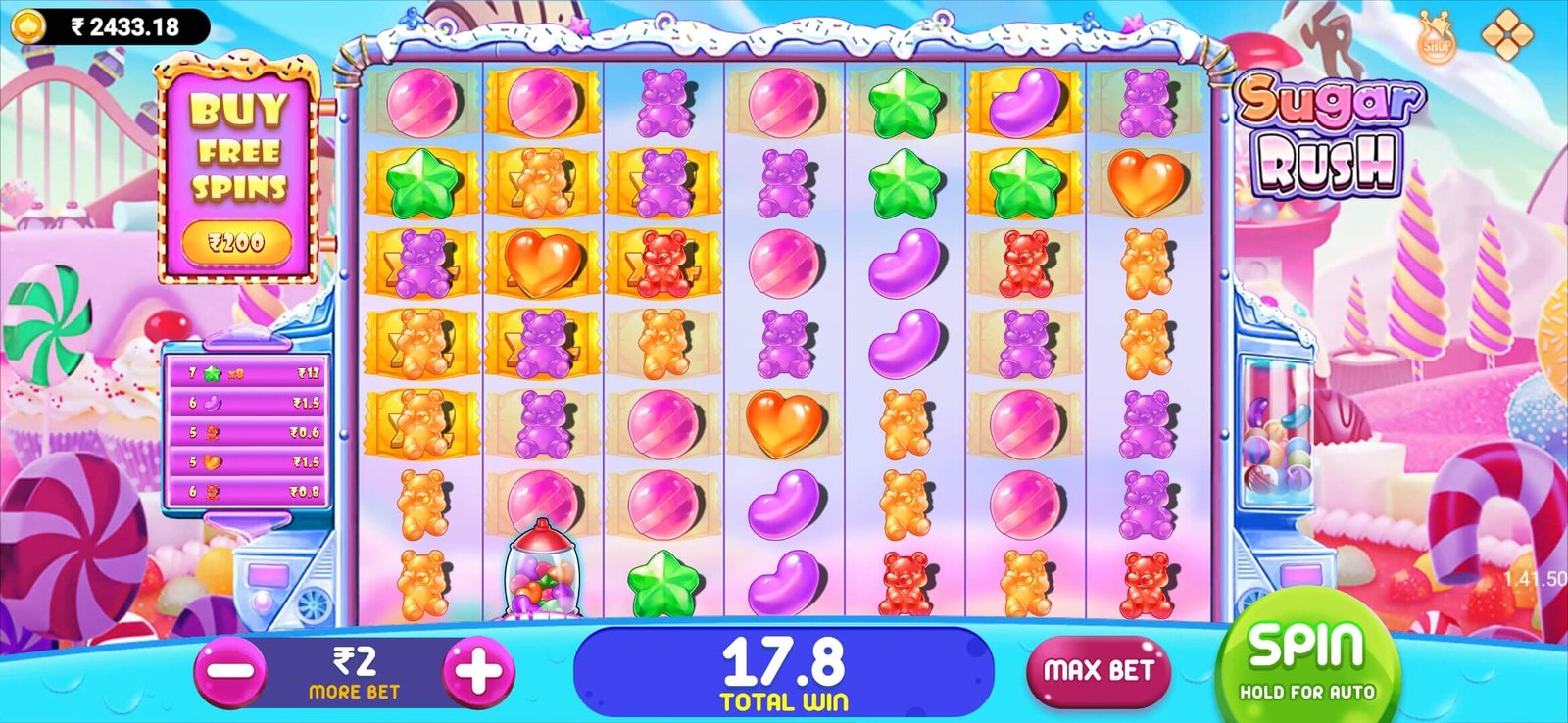Open the four-diamond menu icon
Screen dimensions: 1568x723
(x=1505, y=34)
